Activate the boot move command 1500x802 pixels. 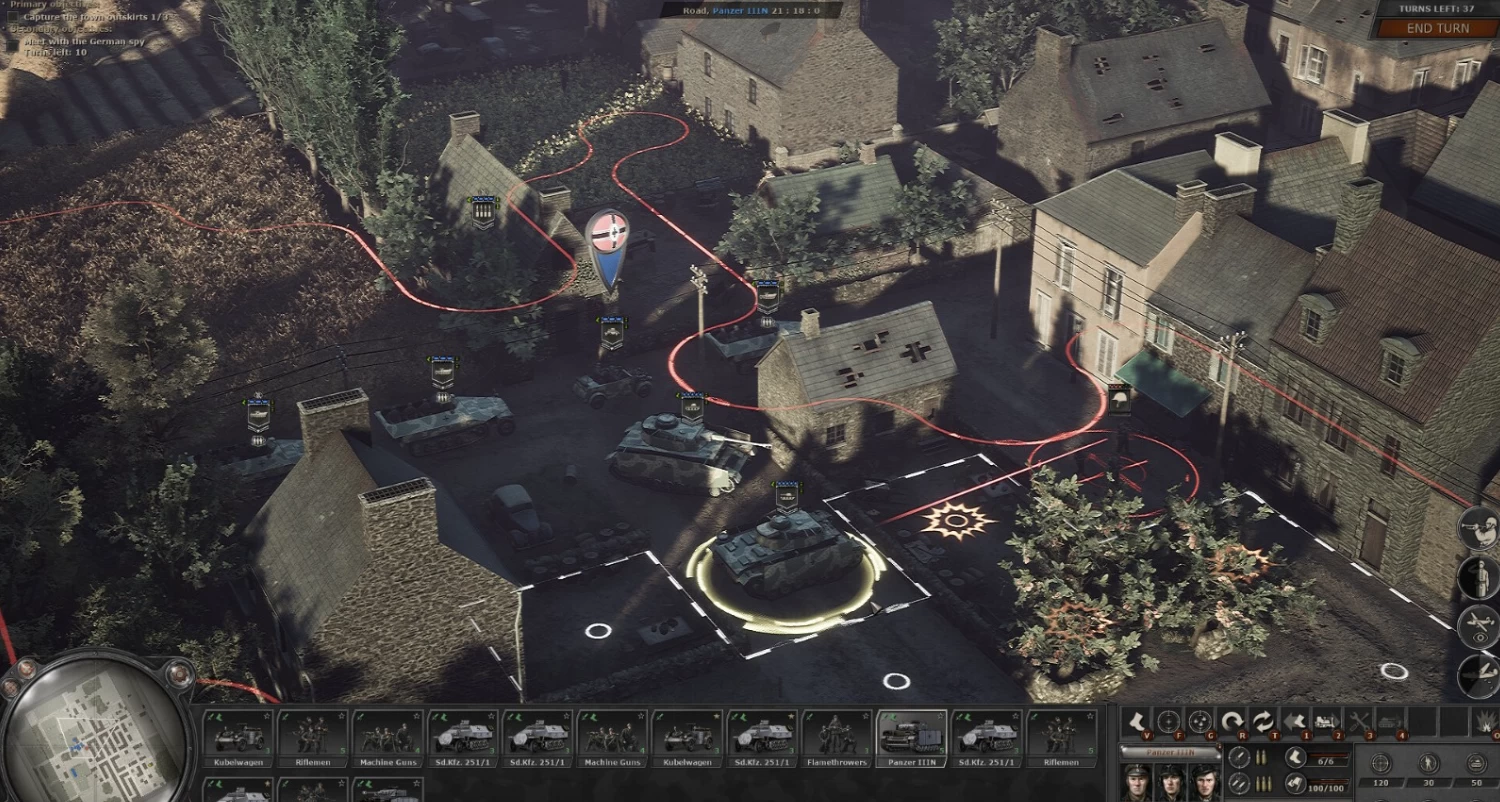click(x=1136, y=720)
